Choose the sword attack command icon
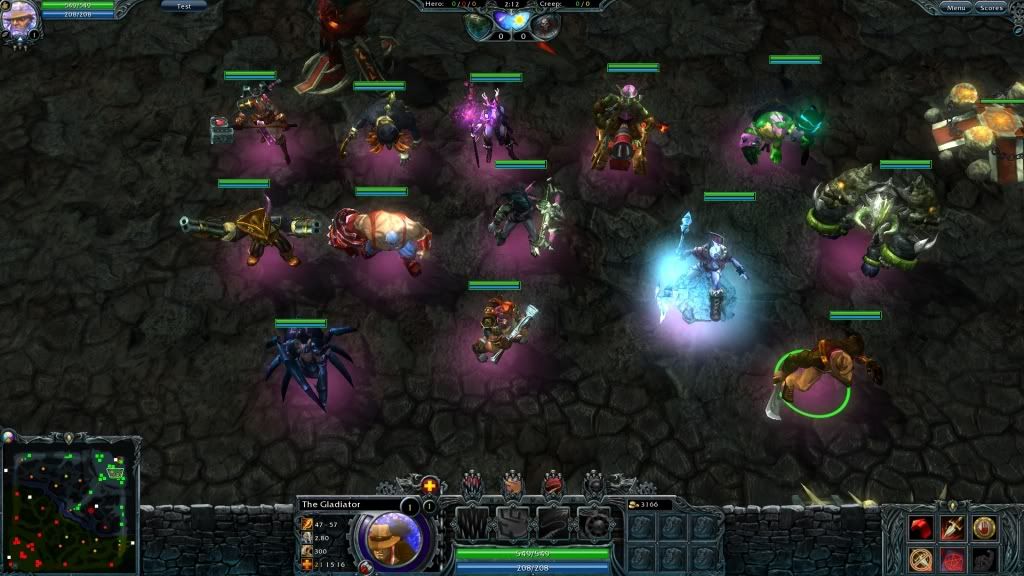This screenshot has height=576, width=1024. (x=952, y=527)
